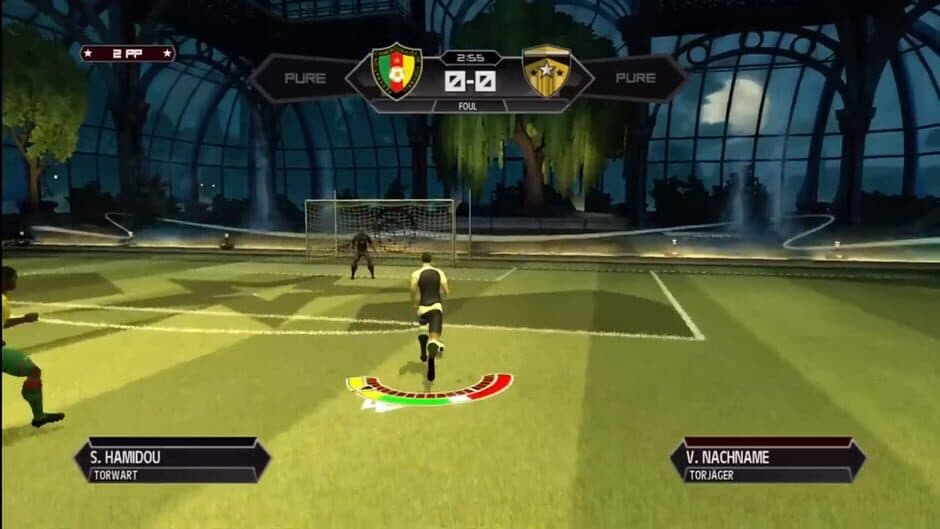Select the S. Hamidou Torwart name panel

tap(172, 459)
